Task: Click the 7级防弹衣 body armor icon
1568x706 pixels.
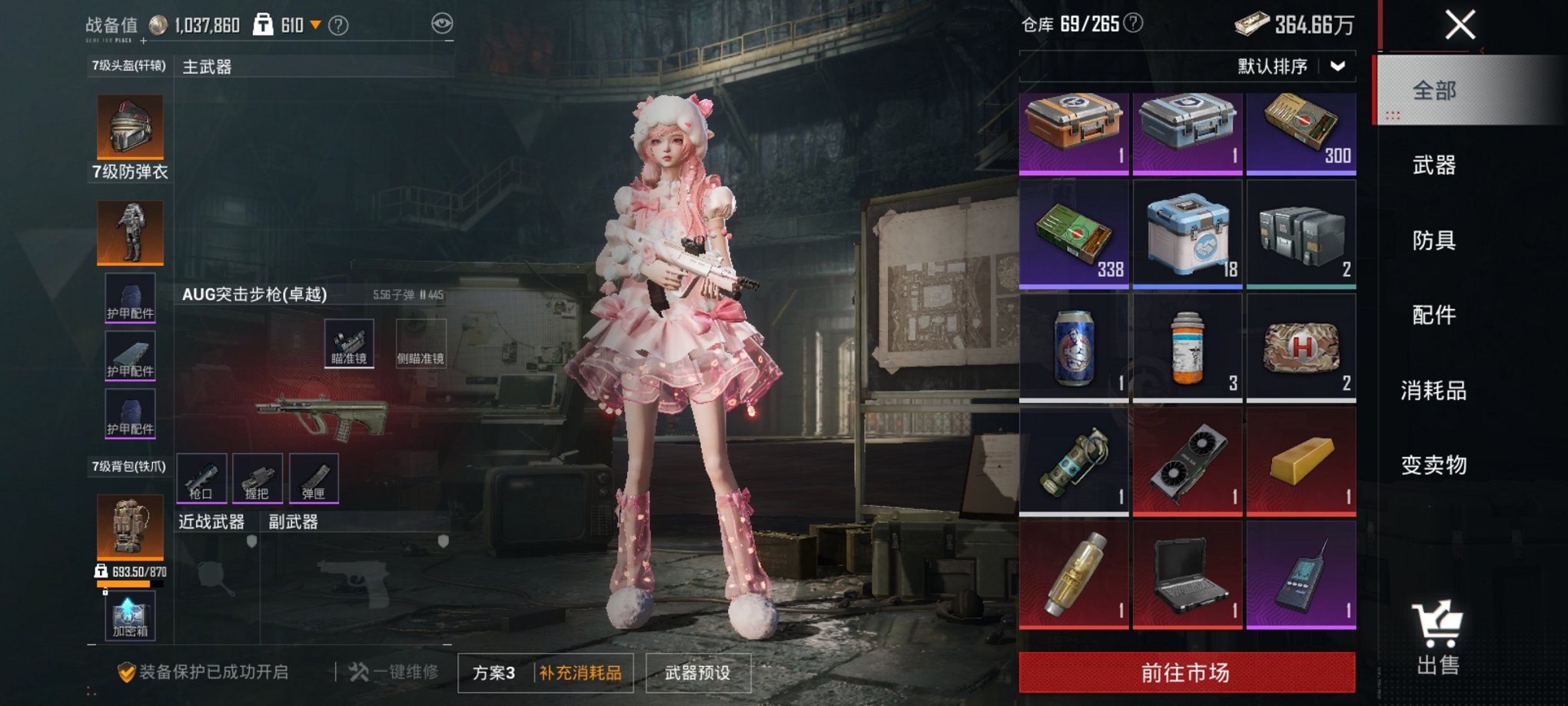Action: tap(129, 232)
